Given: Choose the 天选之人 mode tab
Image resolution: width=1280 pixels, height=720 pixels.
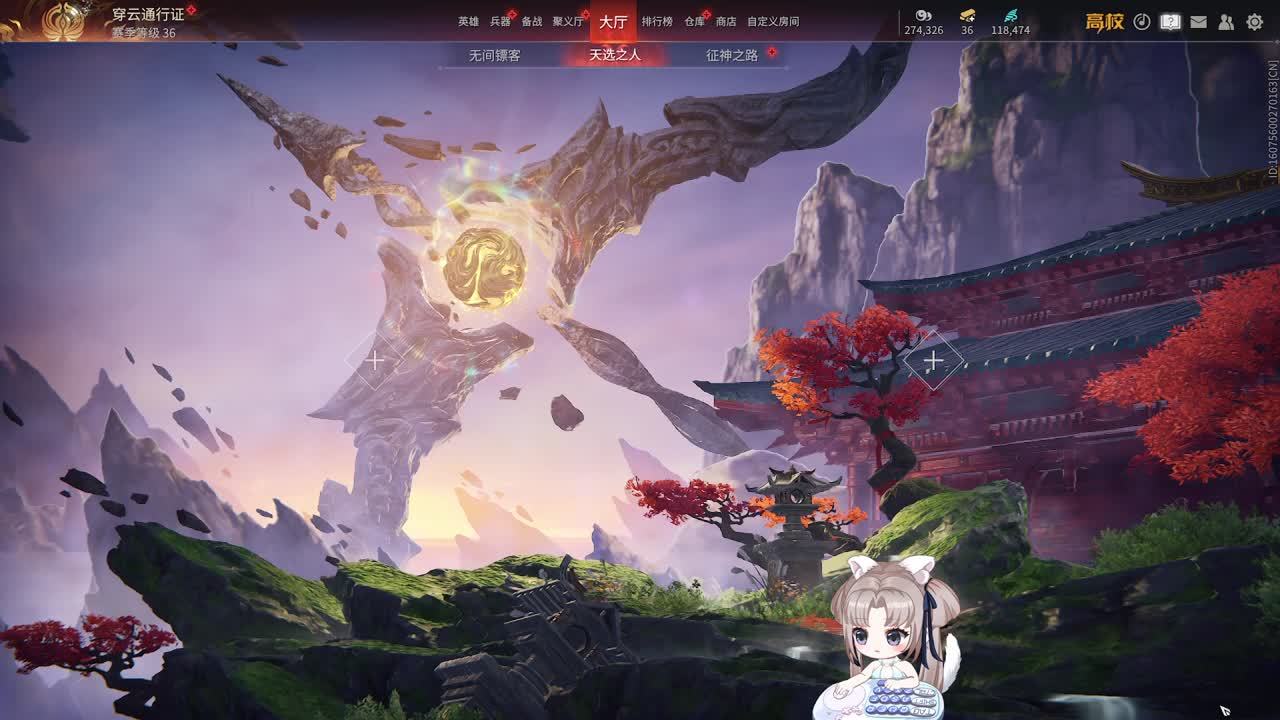Looking at the screenshot, I should pyautogui.click(x=614, y=55).
